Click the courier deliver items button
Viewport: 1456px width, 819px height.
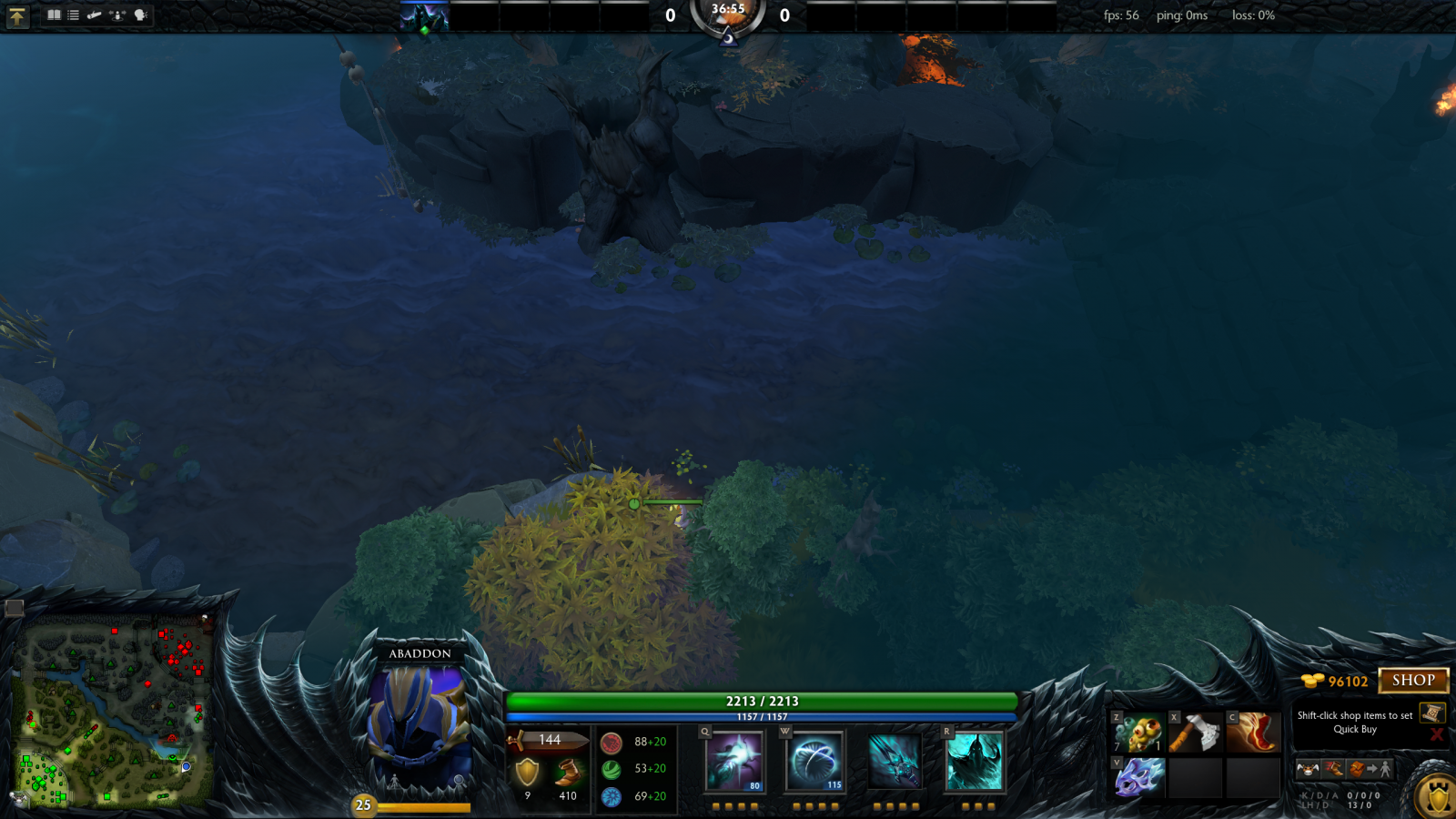[1370, 770]
